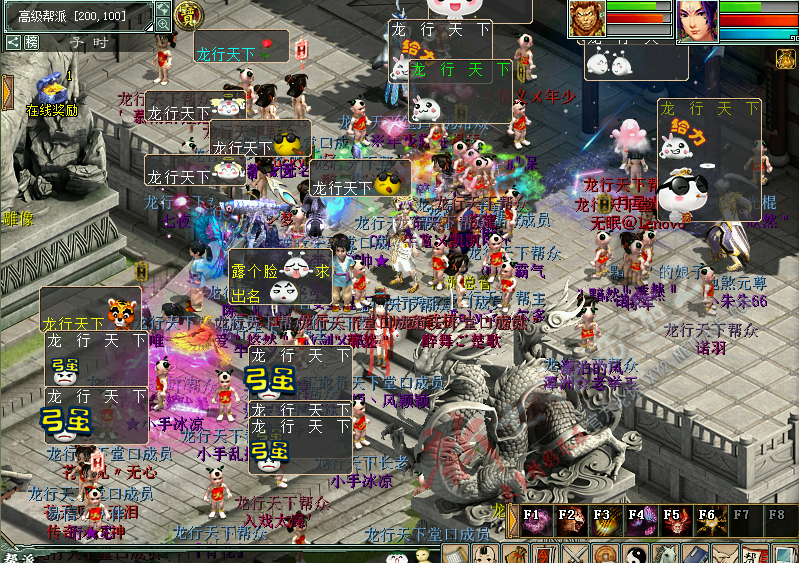Activate the F6 skill slot
799x563 pixels.
[x=707, y=520]
